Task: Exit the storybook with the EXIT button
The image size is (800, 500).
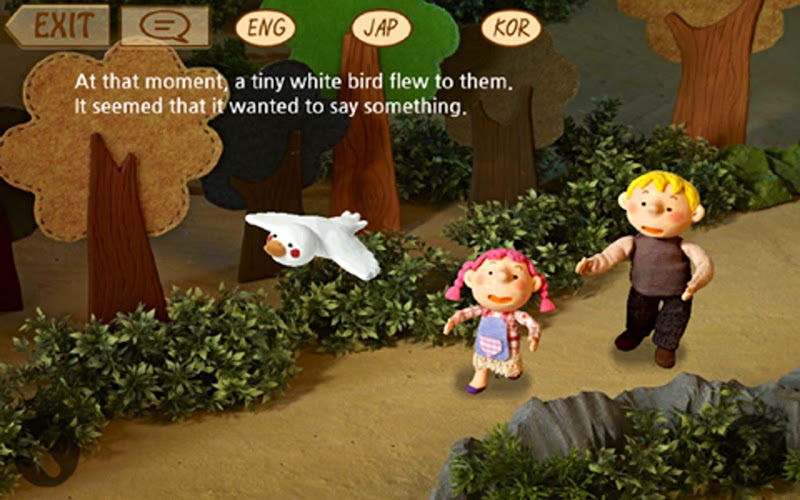Action: click(x=58, y=25)
